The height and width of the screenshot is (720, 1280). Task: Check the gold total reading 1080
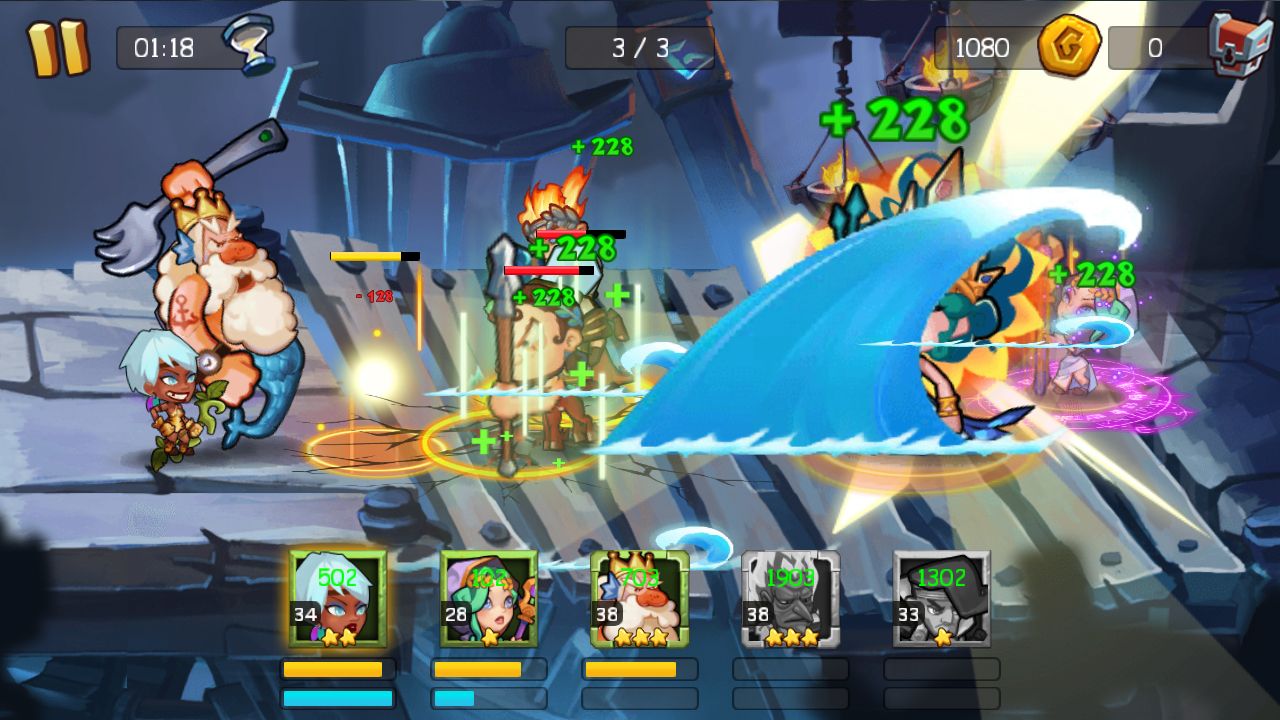click(x=983, y=45)
